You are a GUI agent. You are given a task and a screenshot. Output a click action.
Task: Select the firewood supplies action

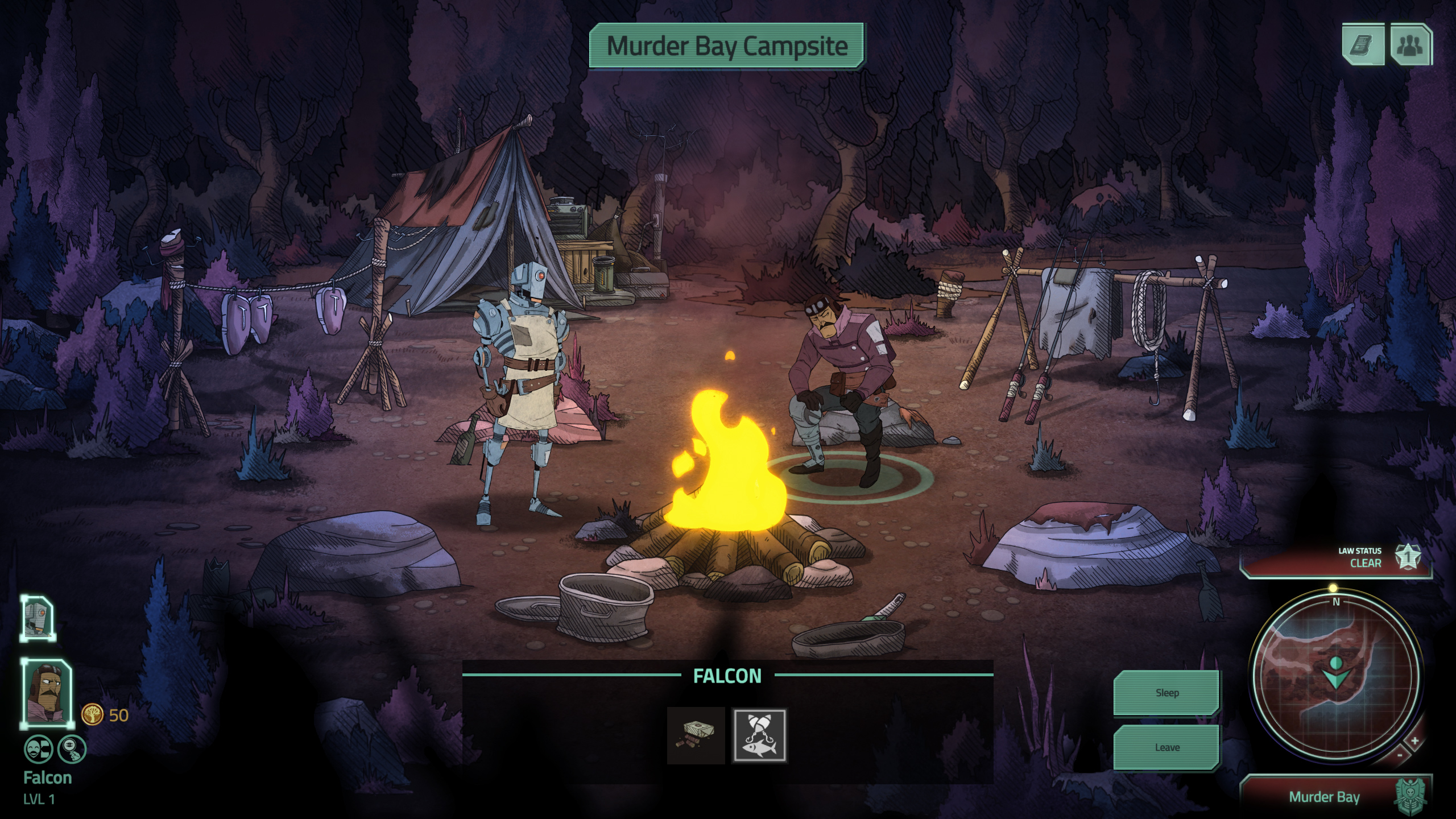click(696, 735)
